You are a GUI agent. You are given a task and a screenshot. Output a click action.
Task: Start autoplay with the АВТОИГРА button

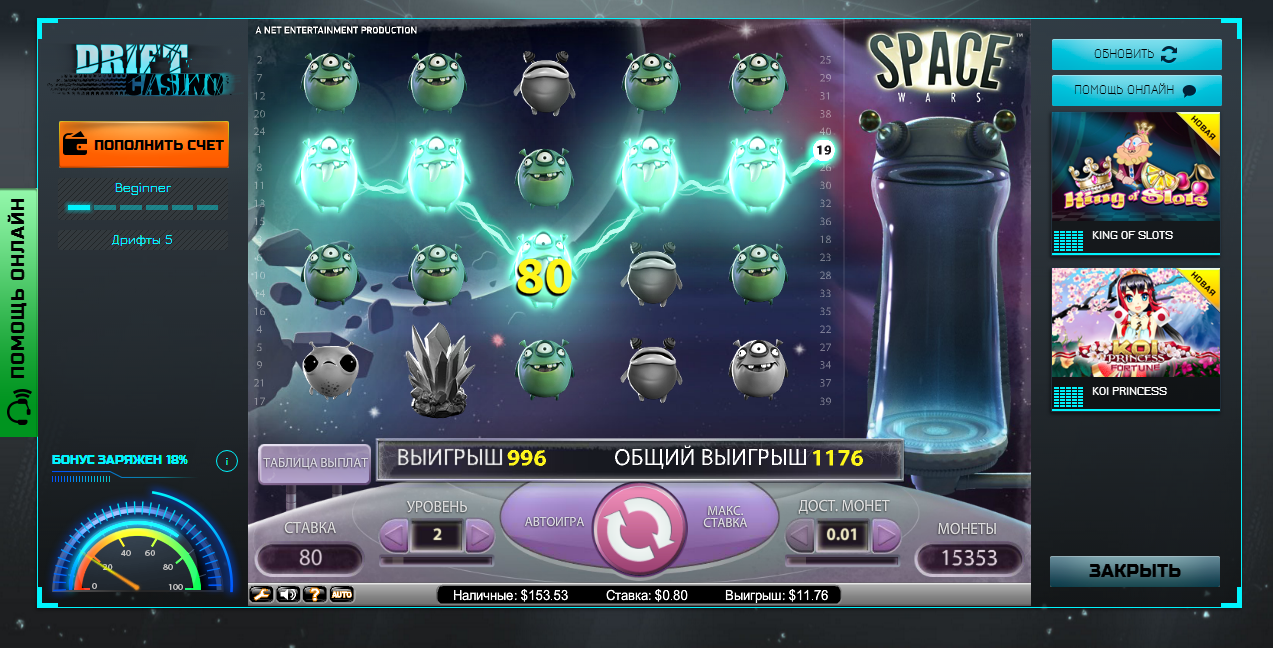coord(554,522)
